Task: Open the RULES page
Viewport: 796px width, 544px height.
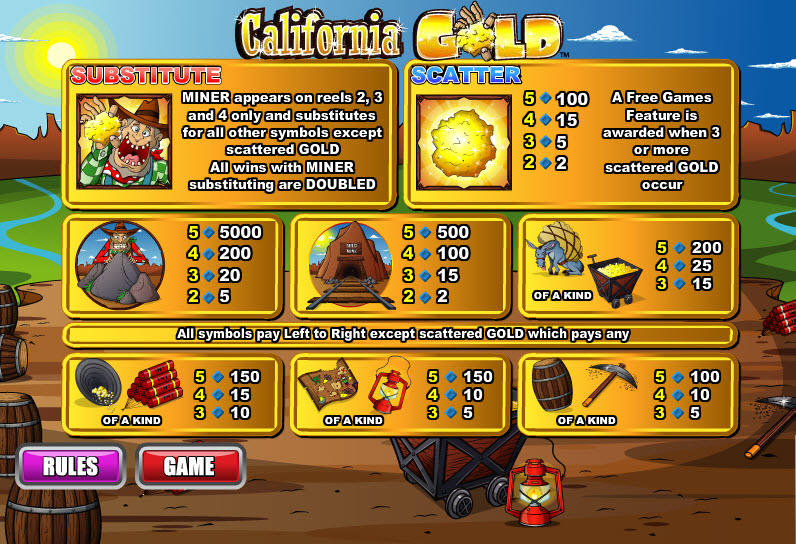Action: point(70,466)
